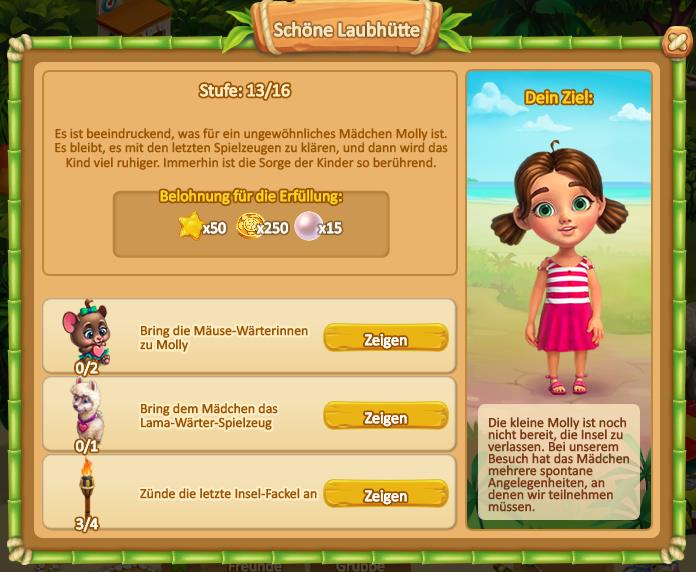Show the island torch task location
The width and height of the screenshot is (696, 572).
(x=385, y=495)
